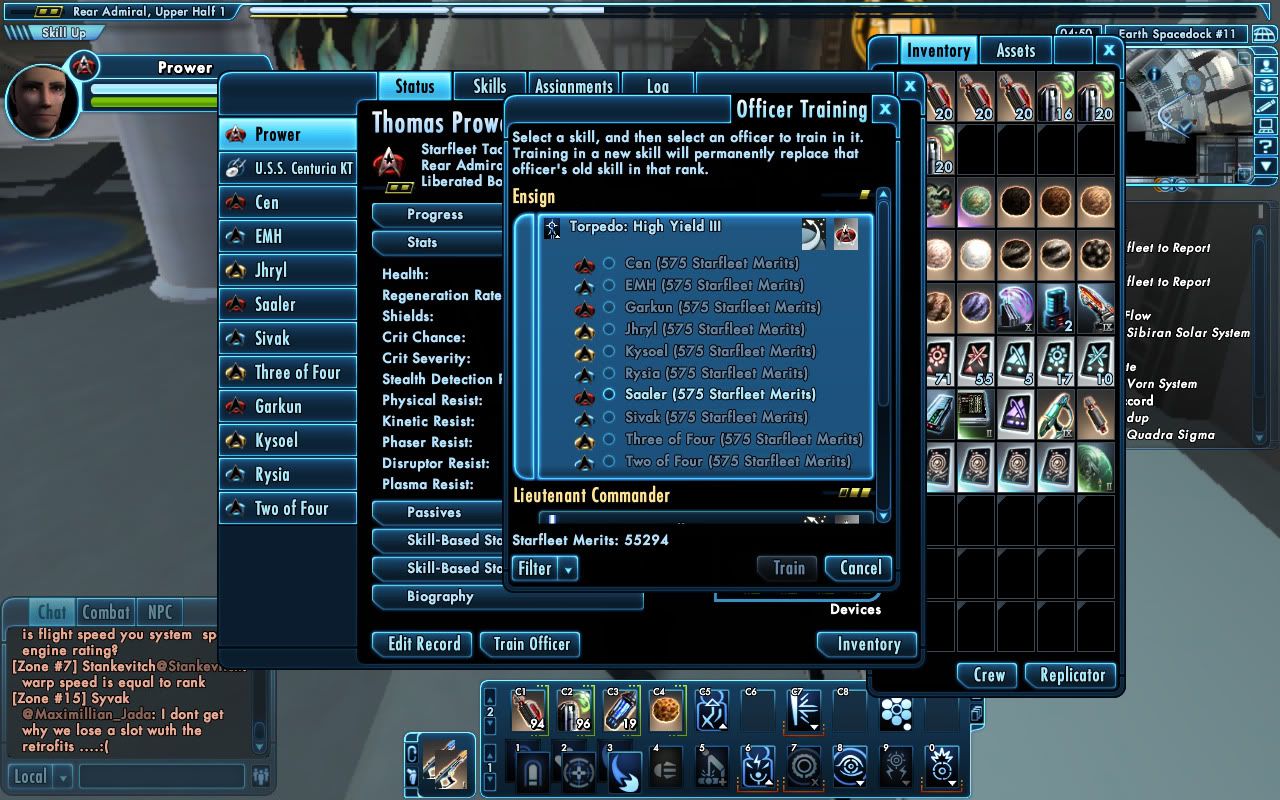
Task: Open the Local chat channel dropdown
Action: (x=62, y=776)
